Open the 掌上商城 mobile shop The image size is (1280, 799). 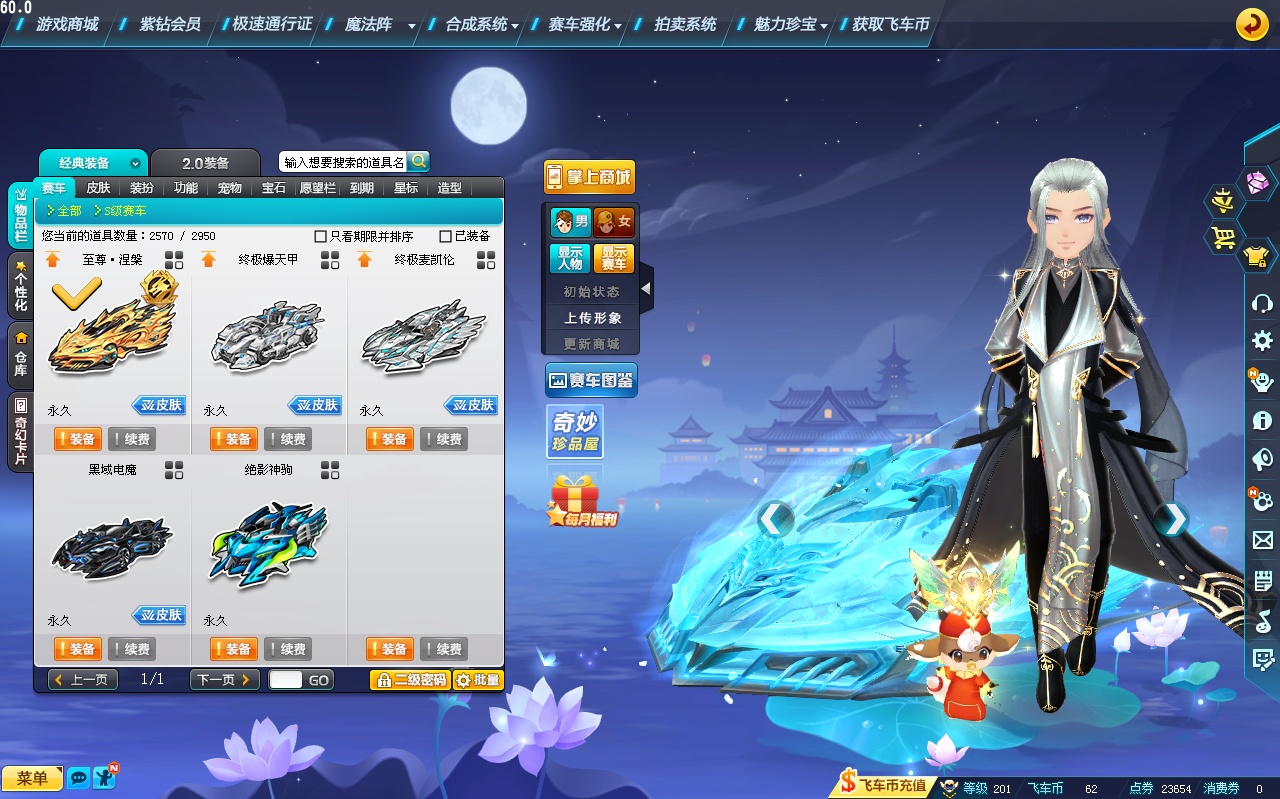click(589, 177)
